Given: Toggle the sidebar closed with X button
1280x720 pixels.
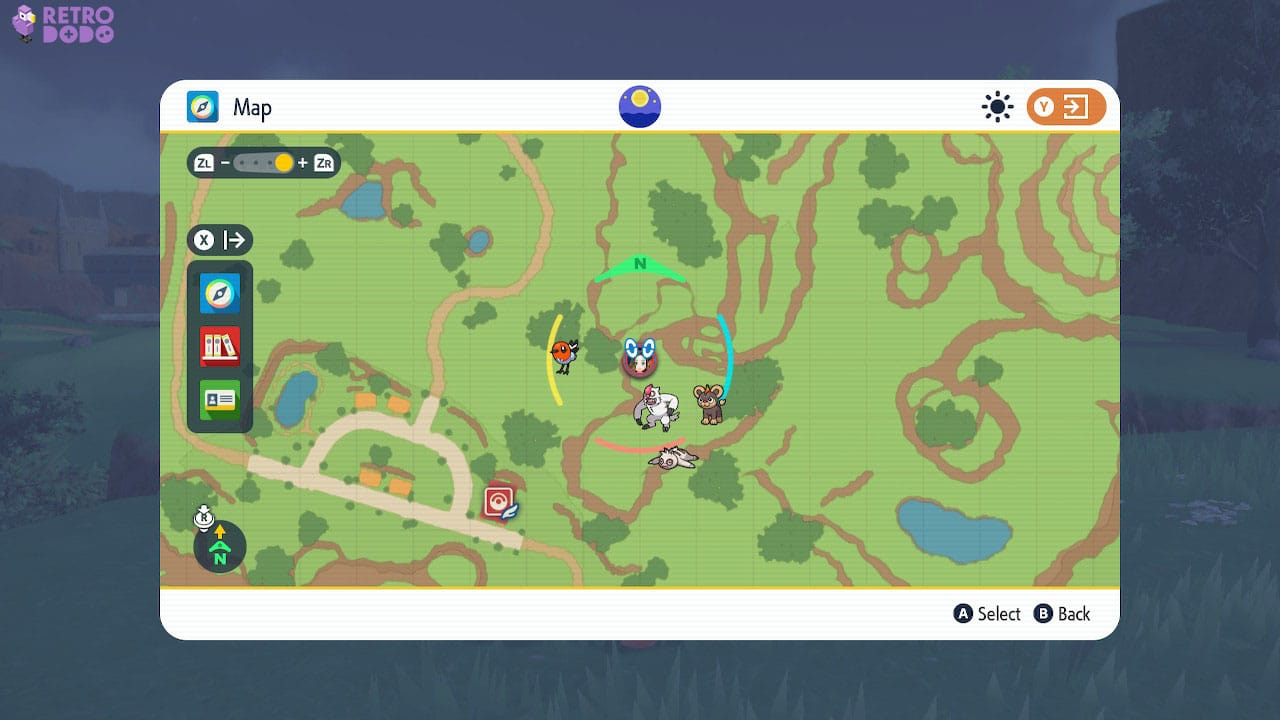Looking at the screenshot, I should [220, 240].
